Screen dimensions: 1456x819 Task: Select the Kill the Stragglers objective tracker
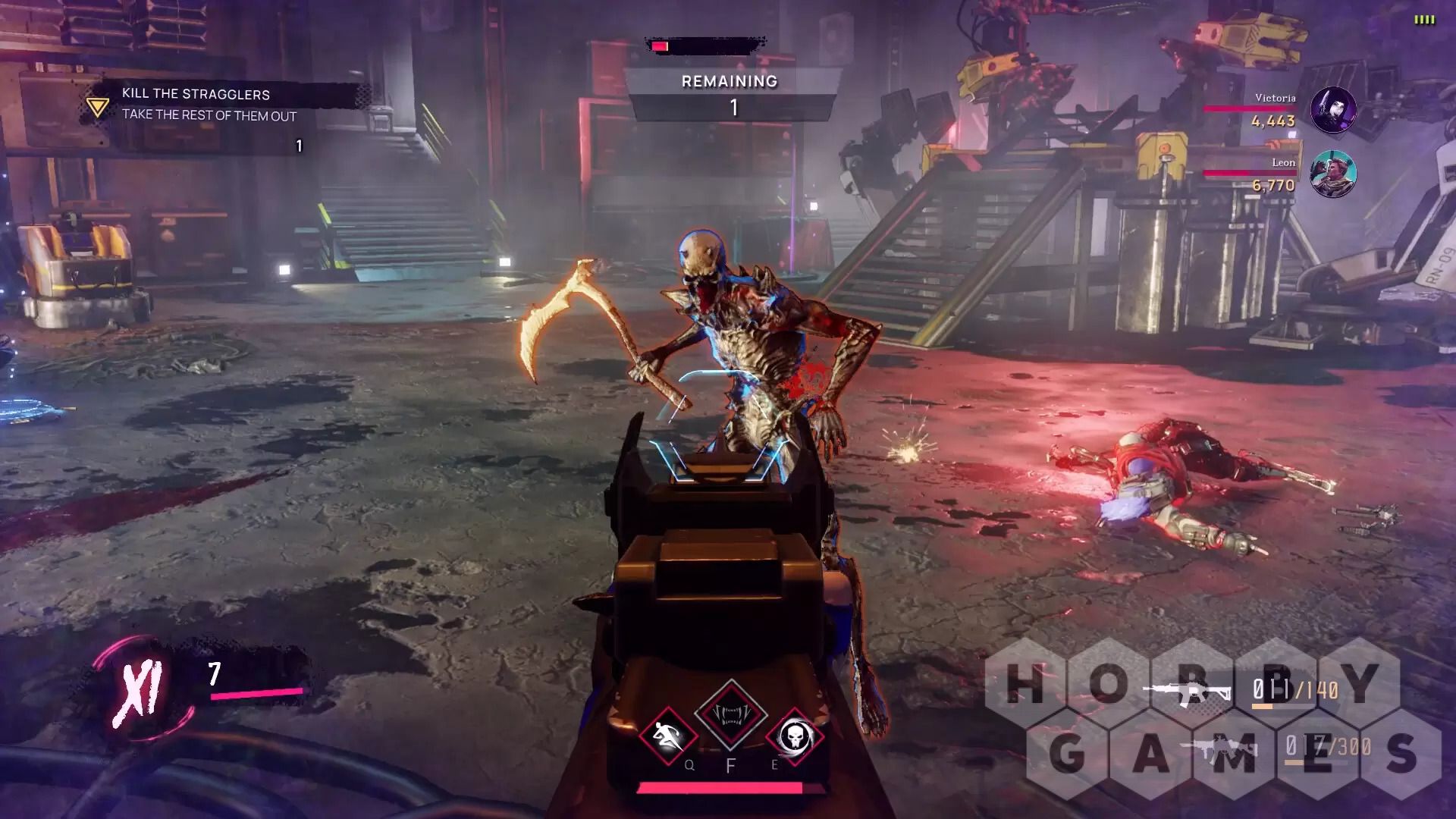coord(209,105)
